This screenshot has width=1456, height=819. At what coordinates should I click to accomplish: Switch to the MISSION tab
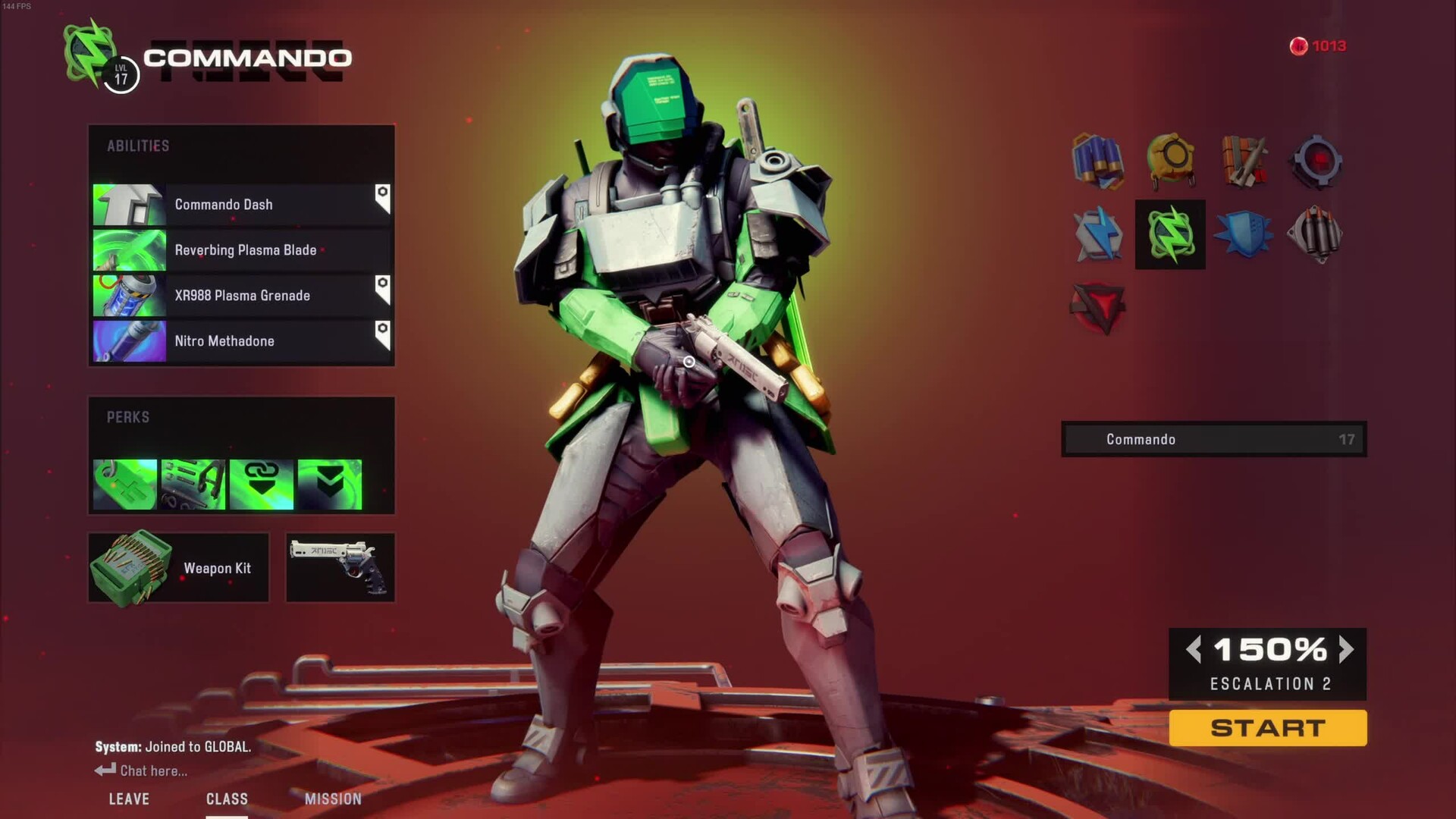coord(333,799)
